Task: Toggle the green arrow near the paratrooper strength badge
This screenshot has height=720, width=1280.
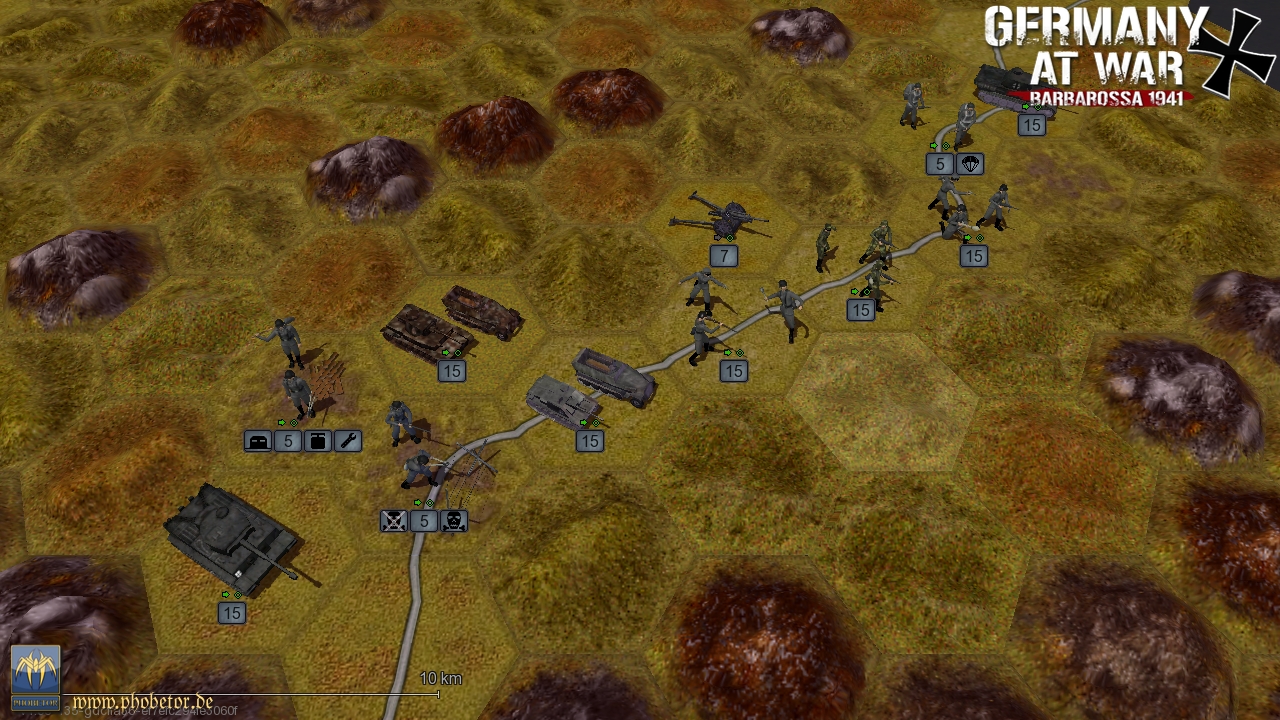Action: coord(933,145)
